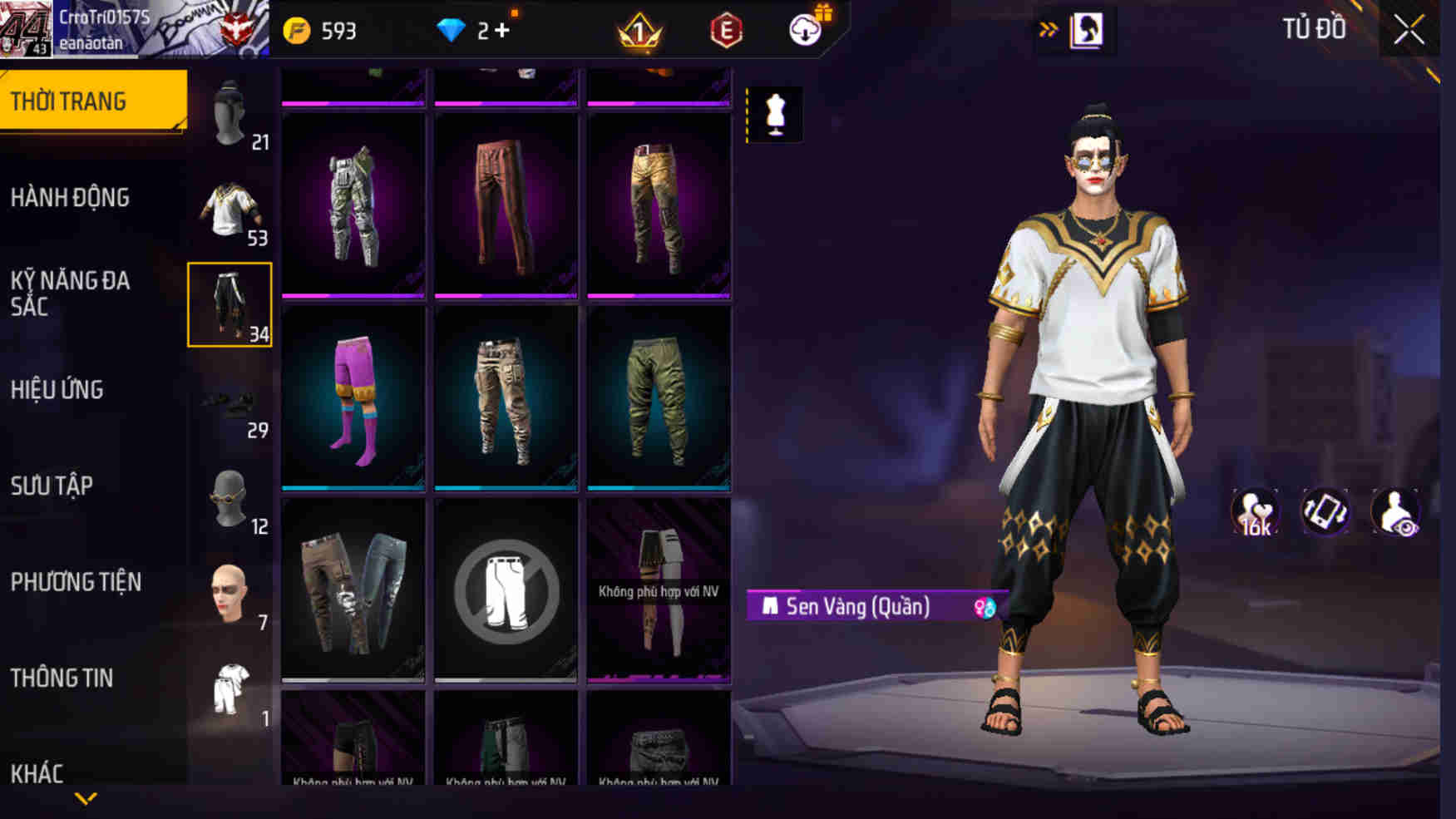
Task: Pick the silver armored pants
Action: 353,205
